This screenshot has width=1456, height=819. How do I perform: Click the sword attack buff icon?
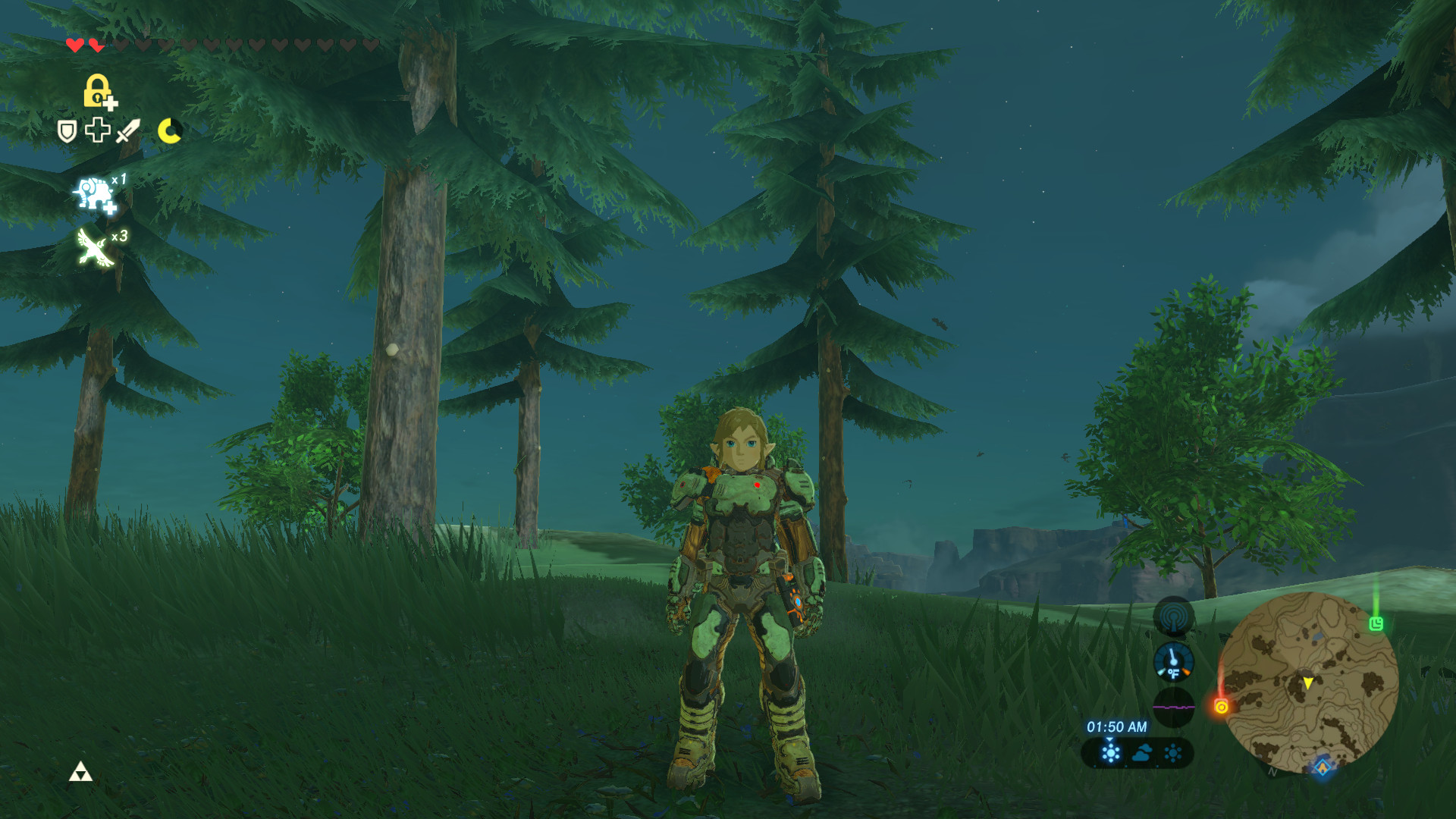pyautogui.click(x=129, y=130)
